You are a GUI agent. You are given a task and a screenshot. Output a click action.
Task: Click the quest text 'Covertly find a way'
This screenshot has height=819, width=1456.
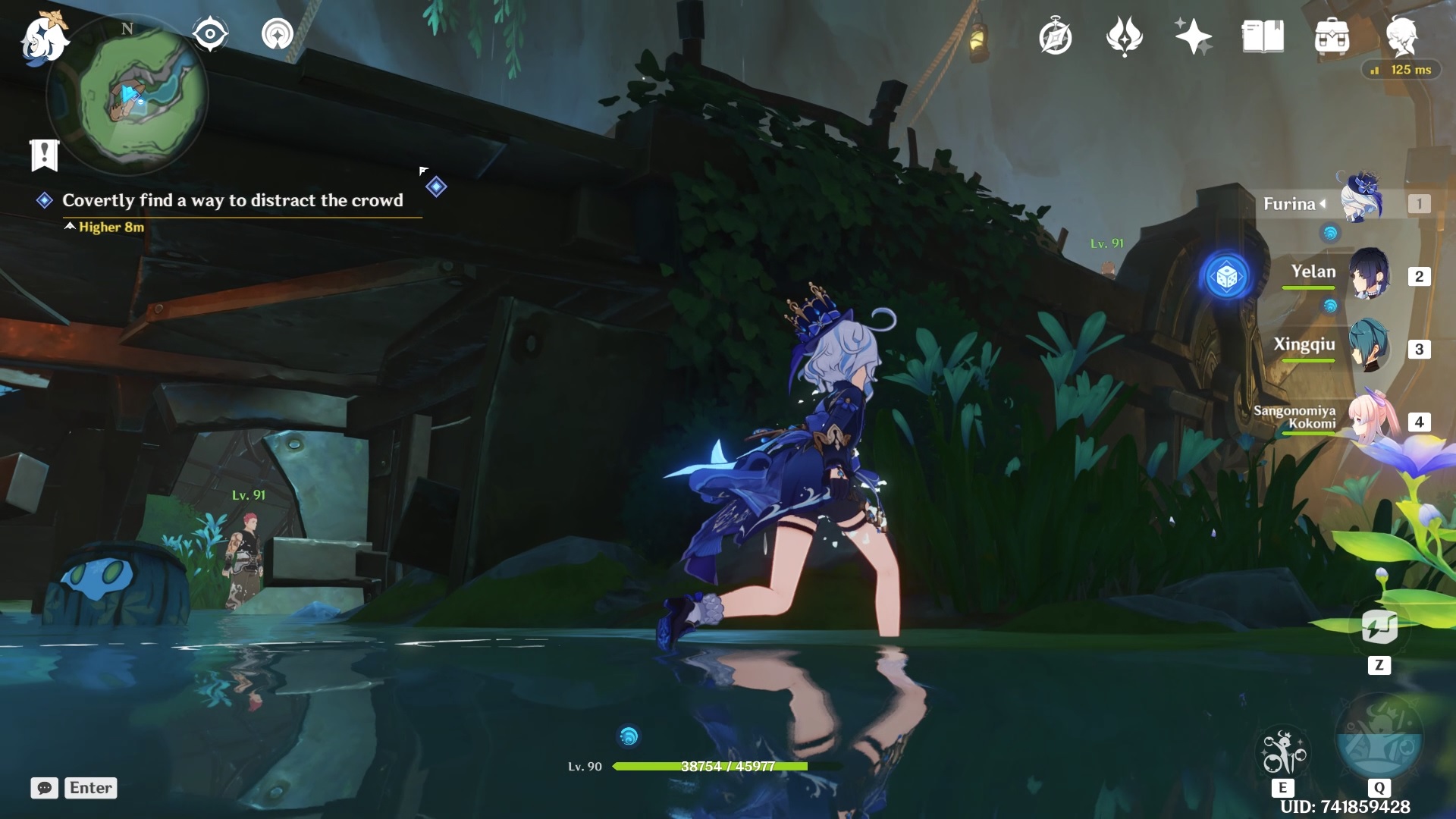233,200
